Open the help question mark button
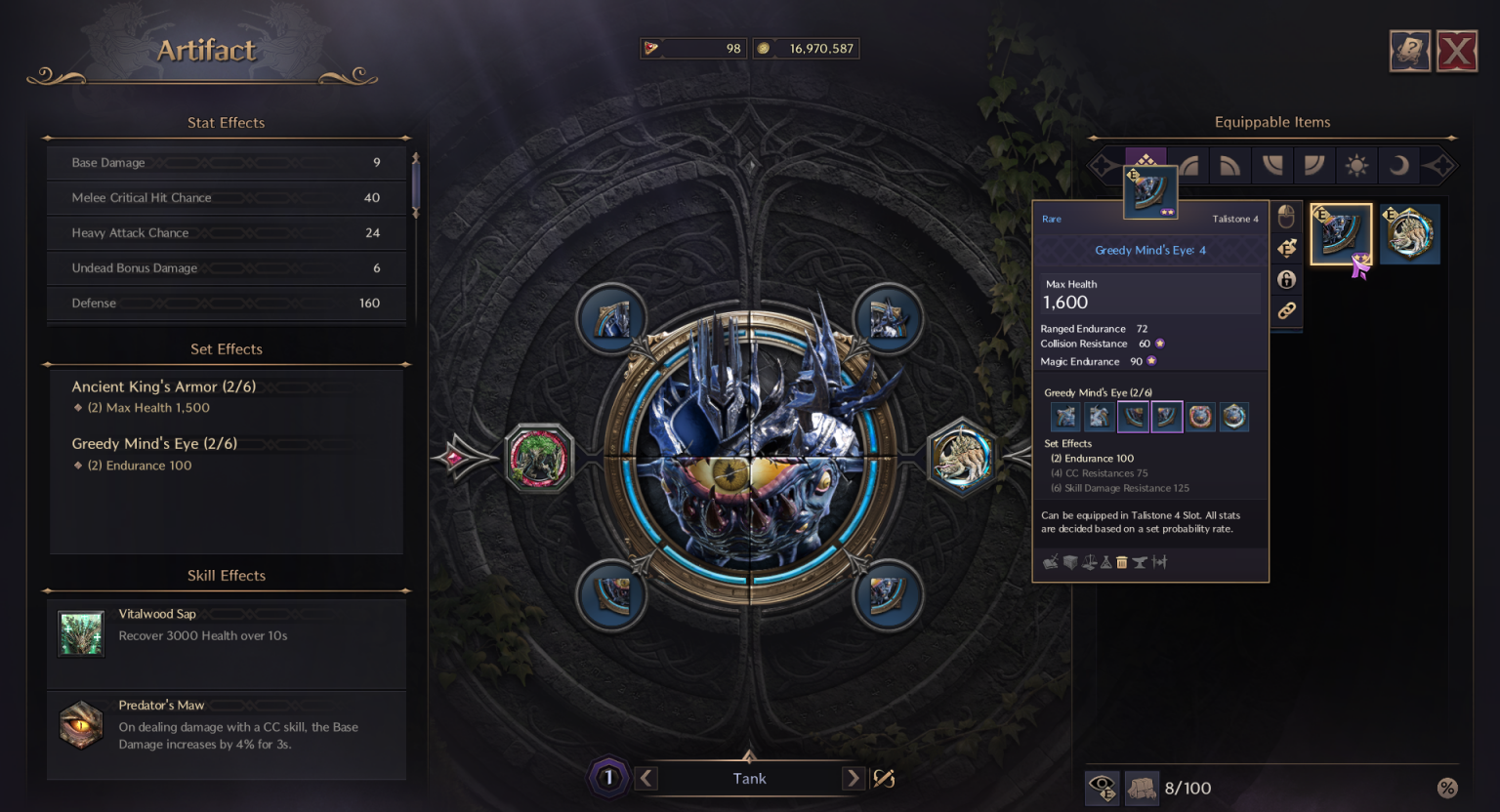The image size is (1500, 812). tap(1409, 51)
